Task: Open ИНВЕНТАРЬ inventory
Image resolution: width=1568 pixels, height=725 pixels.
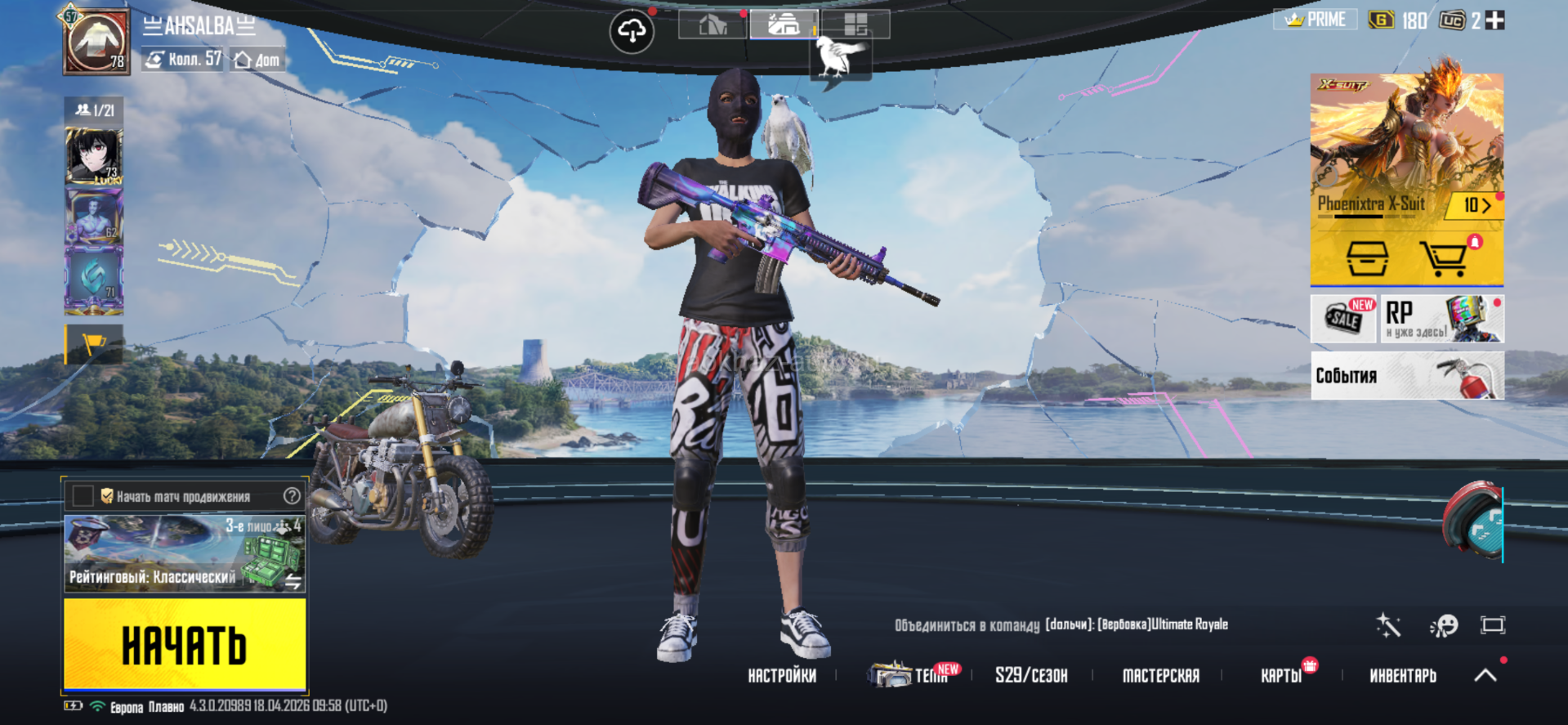Action: (x=1402, y=676)
